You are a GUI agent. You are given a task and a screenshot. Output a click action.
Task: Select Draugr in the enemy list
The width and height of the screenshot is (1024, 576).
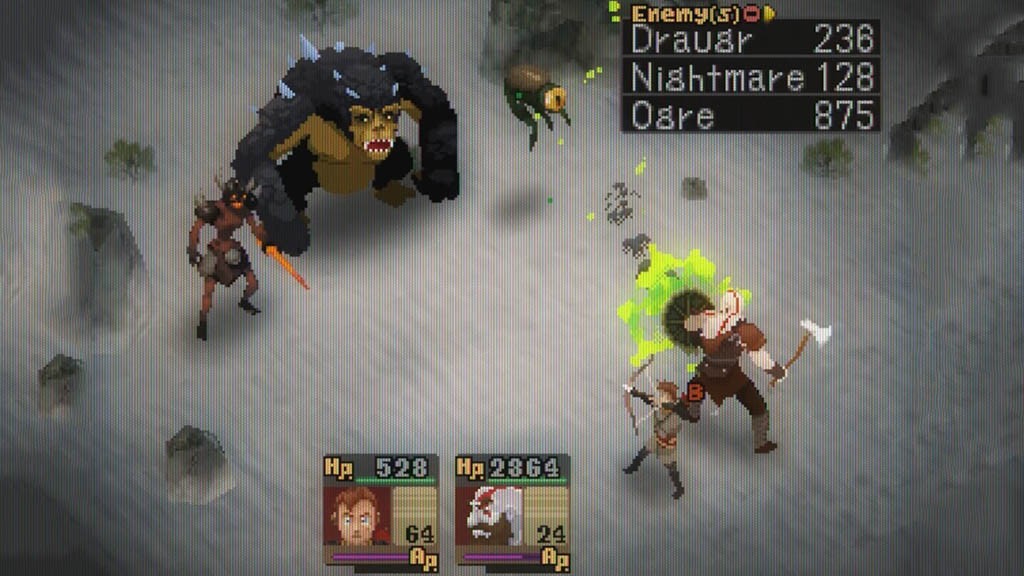tap(750, 39)
